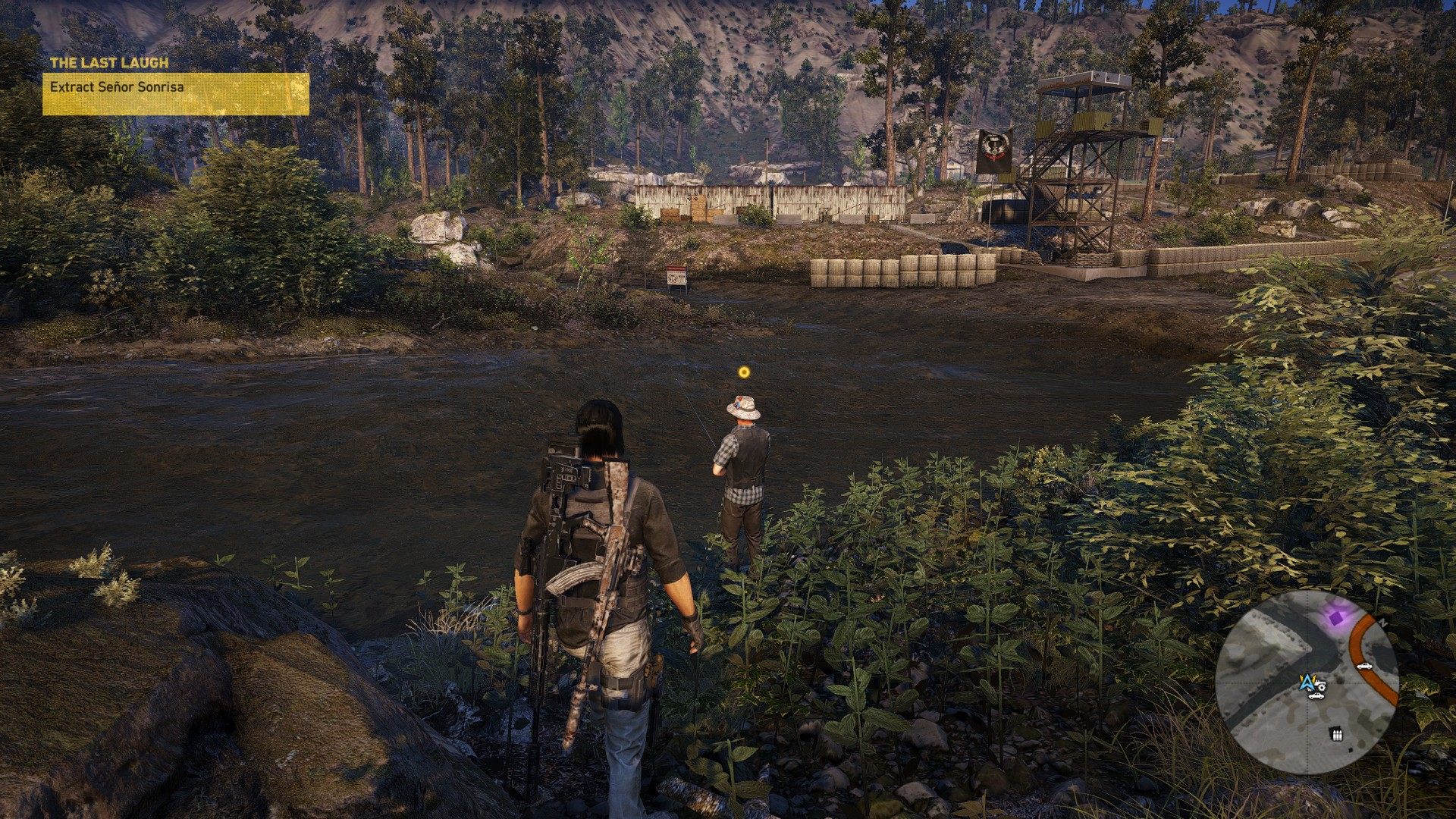Select the blue player arrow on the minimap
Image resolution: width=1456 pixels, height=819 pixels.
coord(1307,682)
